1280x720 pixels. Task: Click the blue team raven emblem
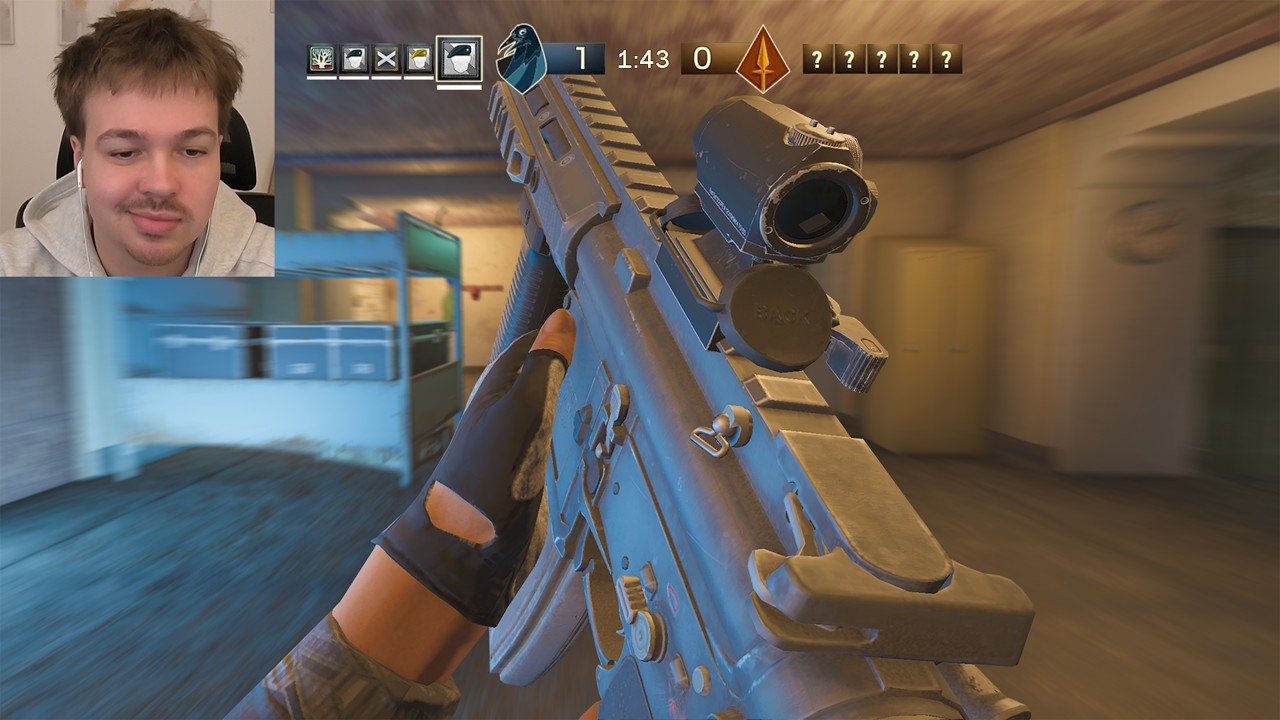(x=522, y=58)
